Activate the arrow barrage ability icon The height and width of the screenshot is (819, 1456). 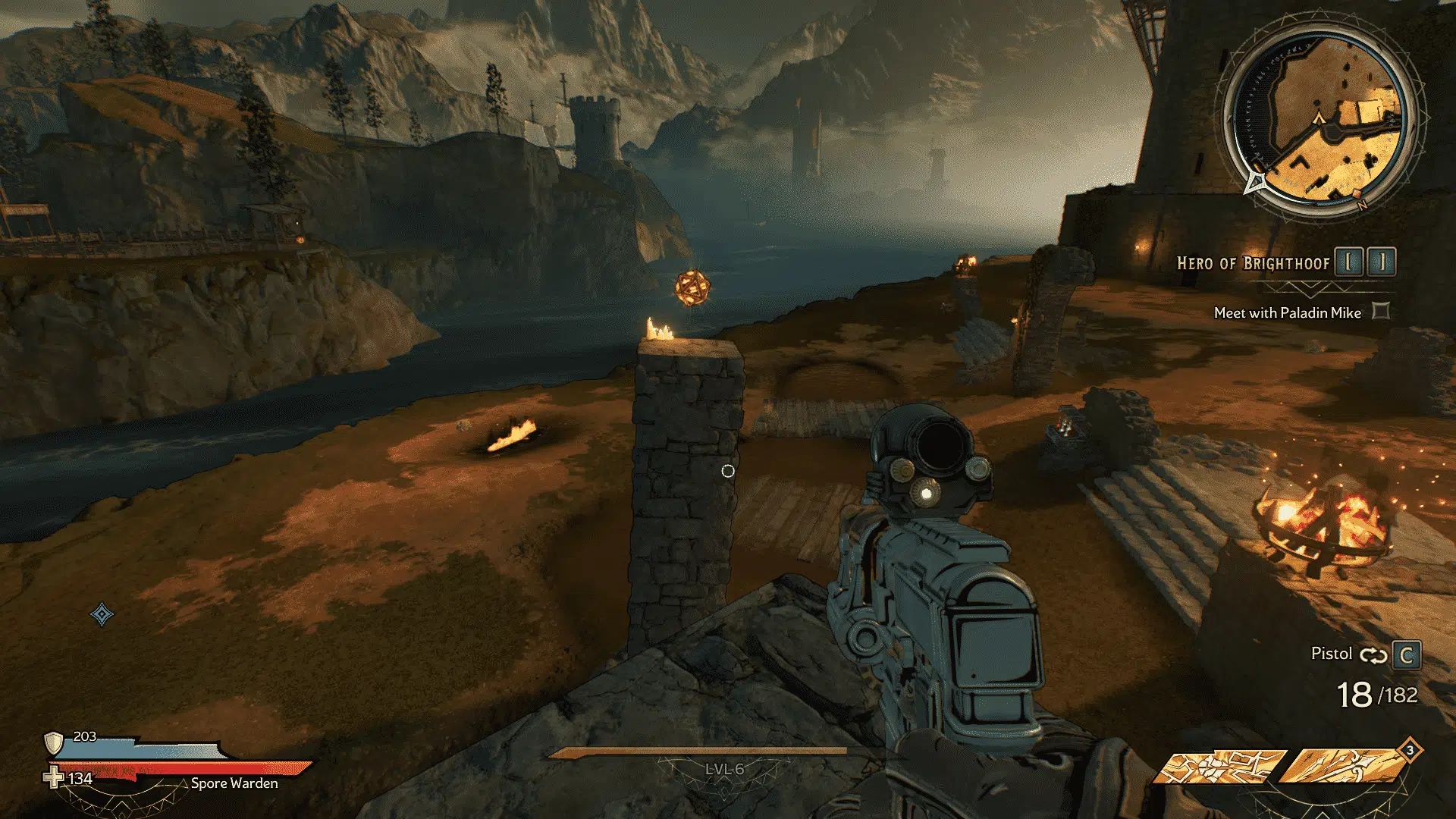pos(1343,767)
